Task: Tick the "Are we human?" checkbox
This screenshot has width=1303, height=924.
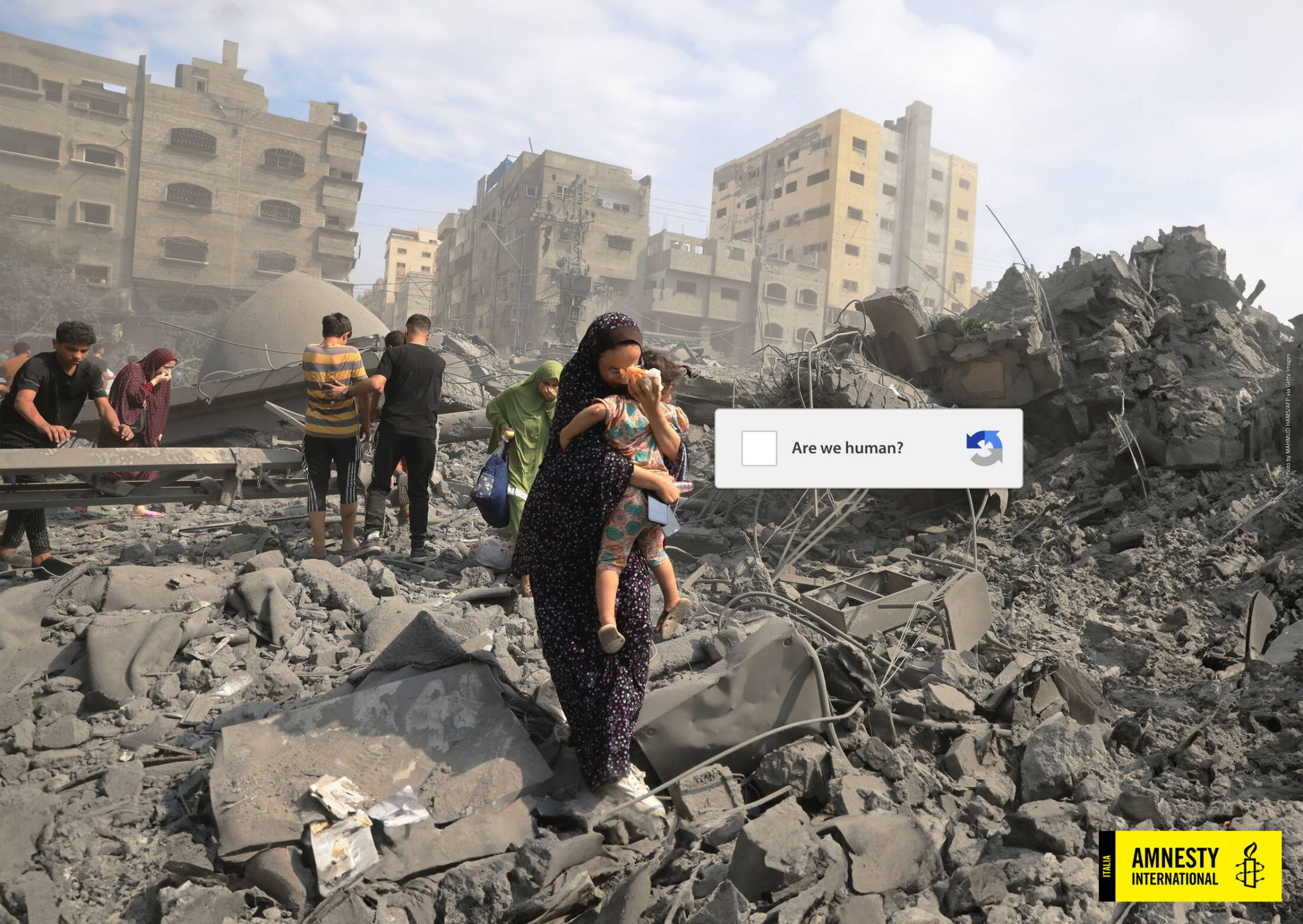Action: point(758,448)
